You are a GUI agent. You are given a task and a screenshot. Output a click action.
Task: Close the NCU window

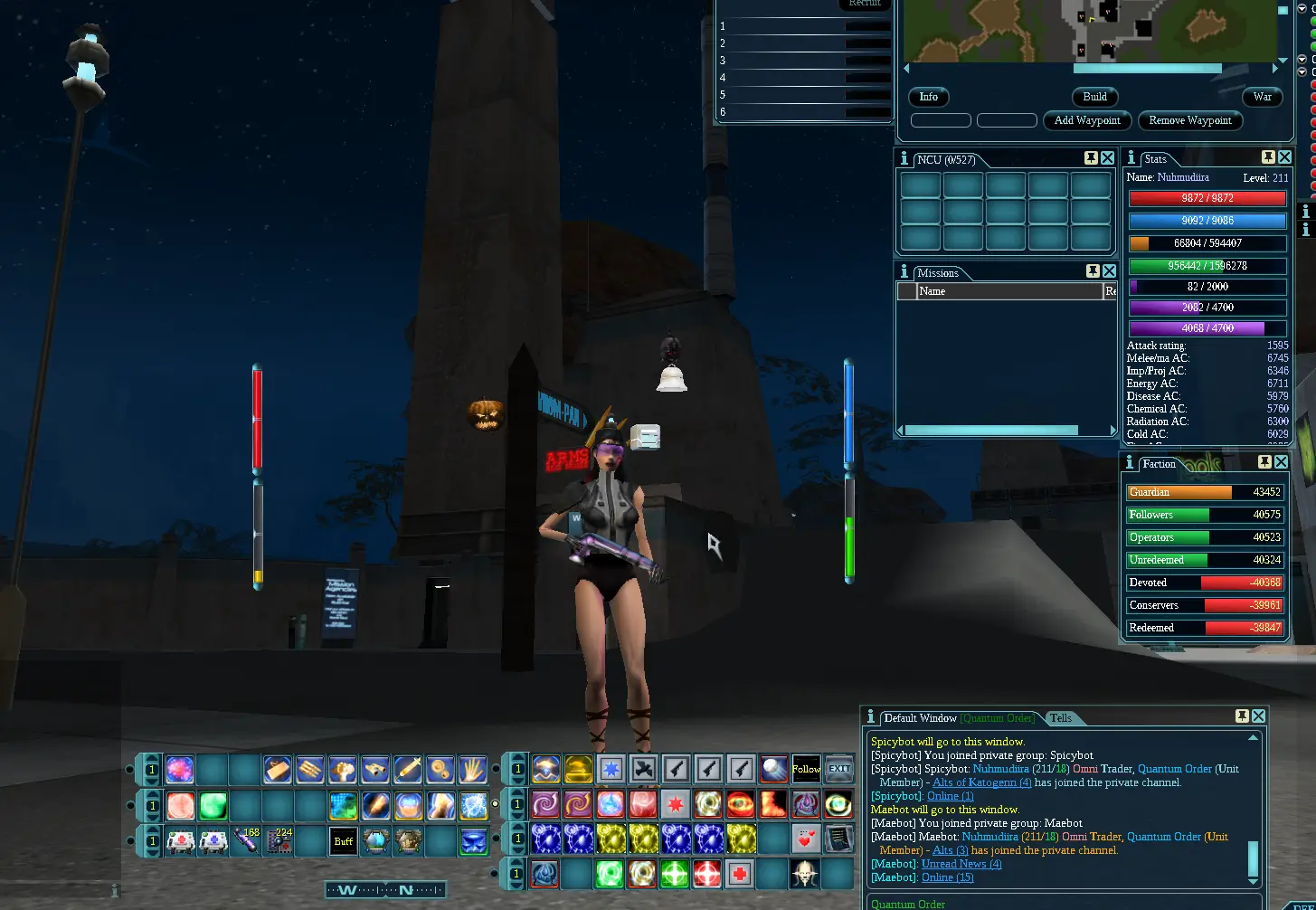pyautogui.click(x=1107, y=158)
